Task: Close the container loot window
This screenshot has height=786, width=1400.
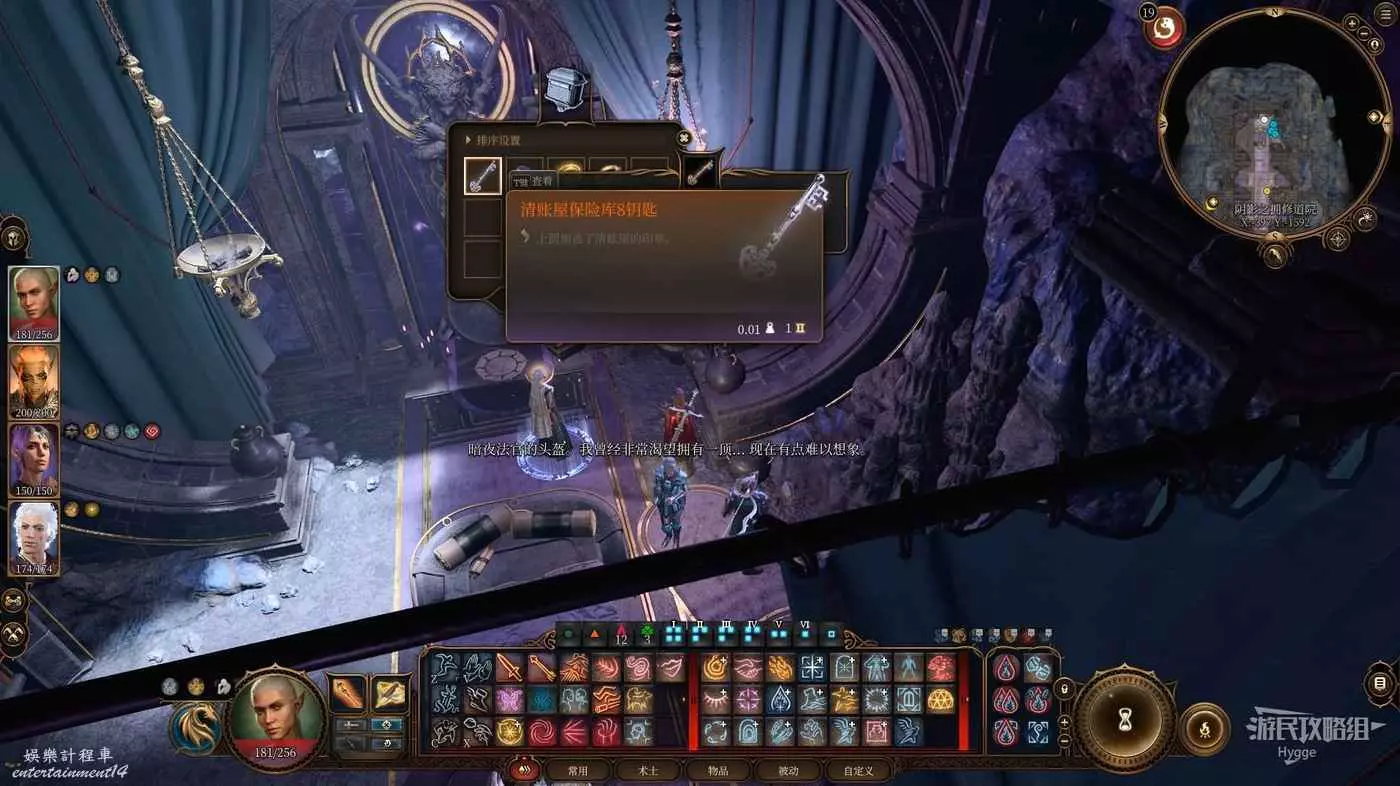Action: tap(684, 138)
